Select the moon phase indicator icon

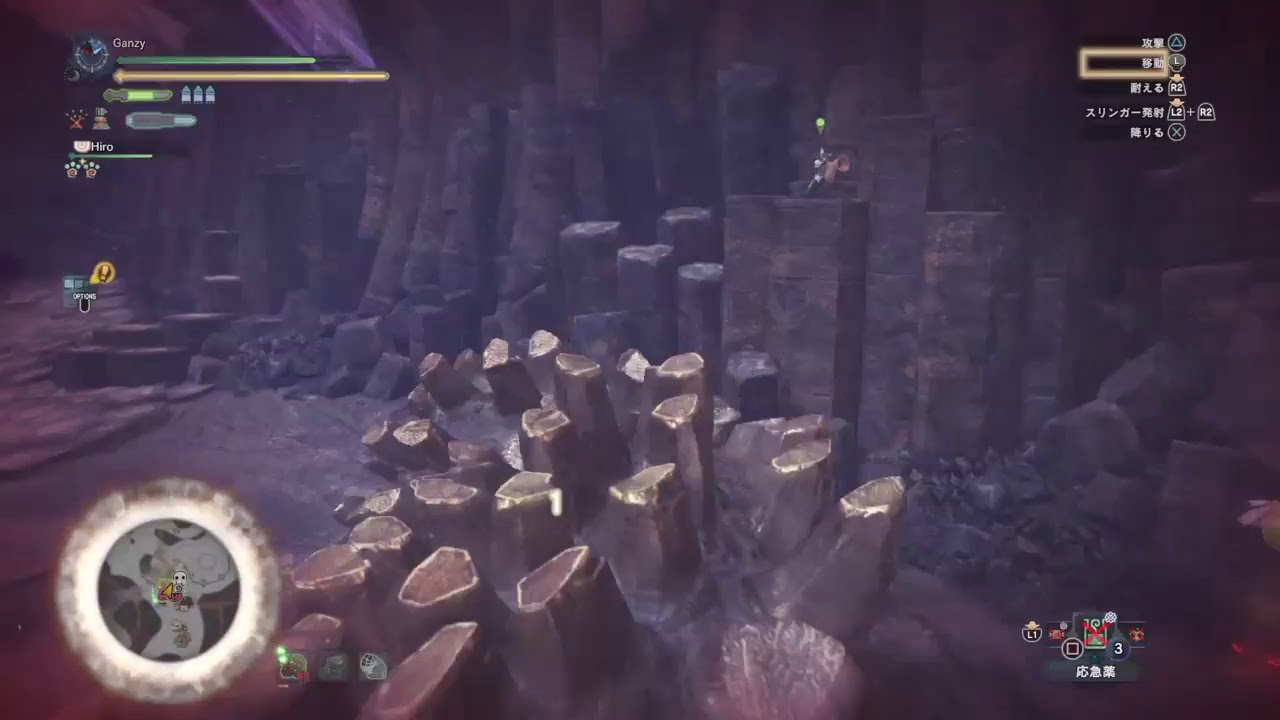(75, 75)
